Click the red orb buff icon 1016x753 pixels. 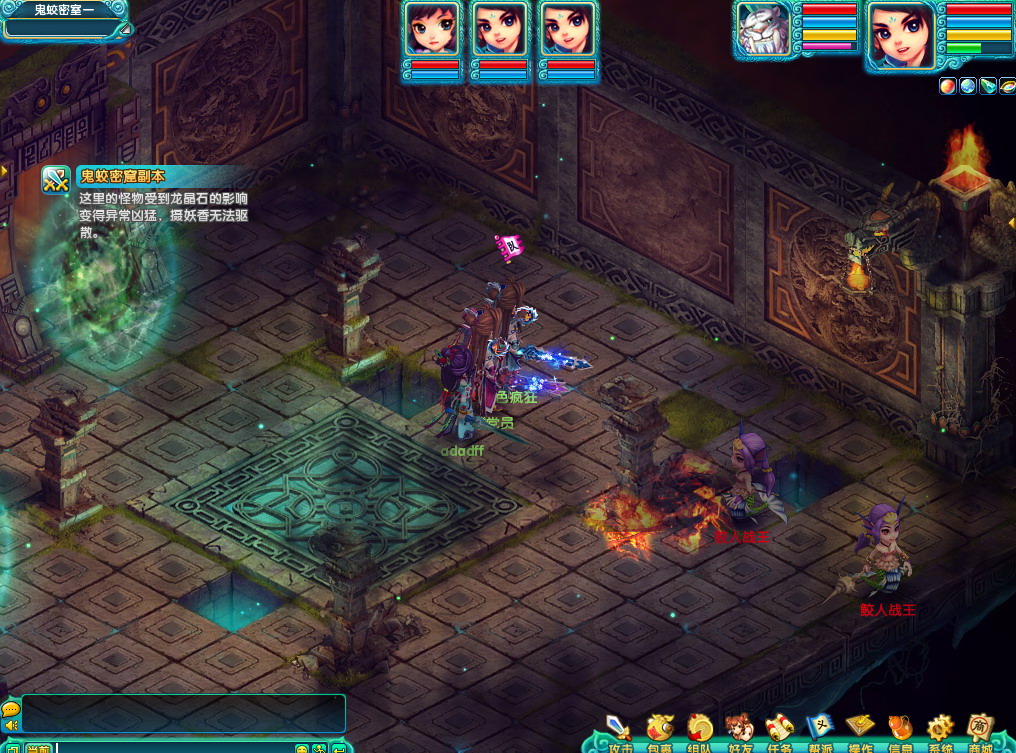tap(947, 86)
